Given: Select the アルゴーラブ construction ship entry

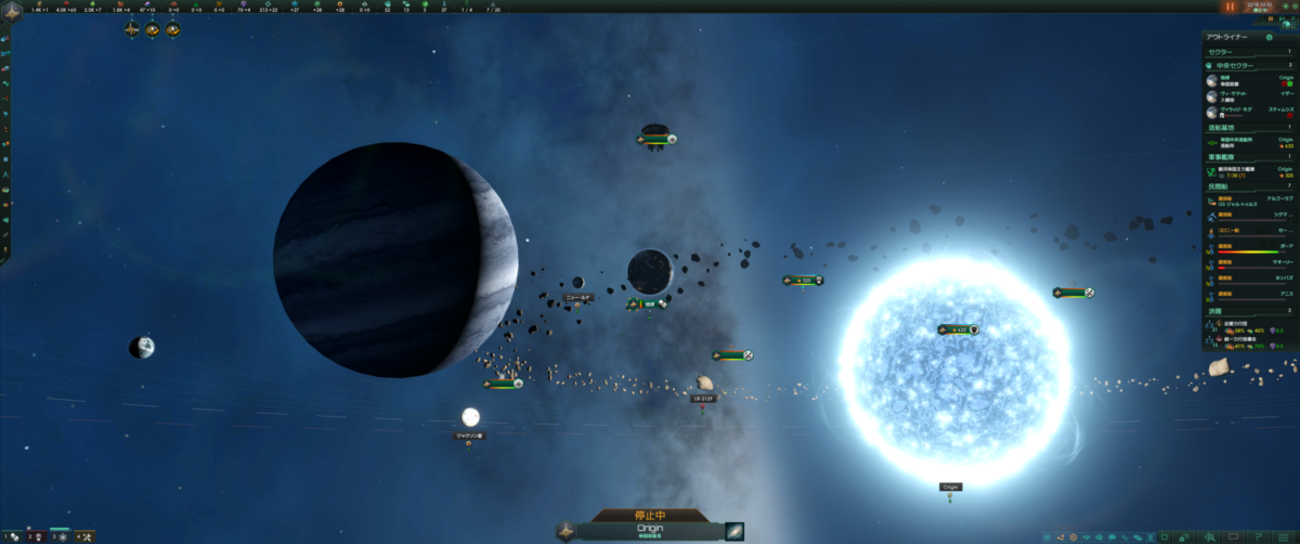Looking at the screenshot, I should 1250,201.
